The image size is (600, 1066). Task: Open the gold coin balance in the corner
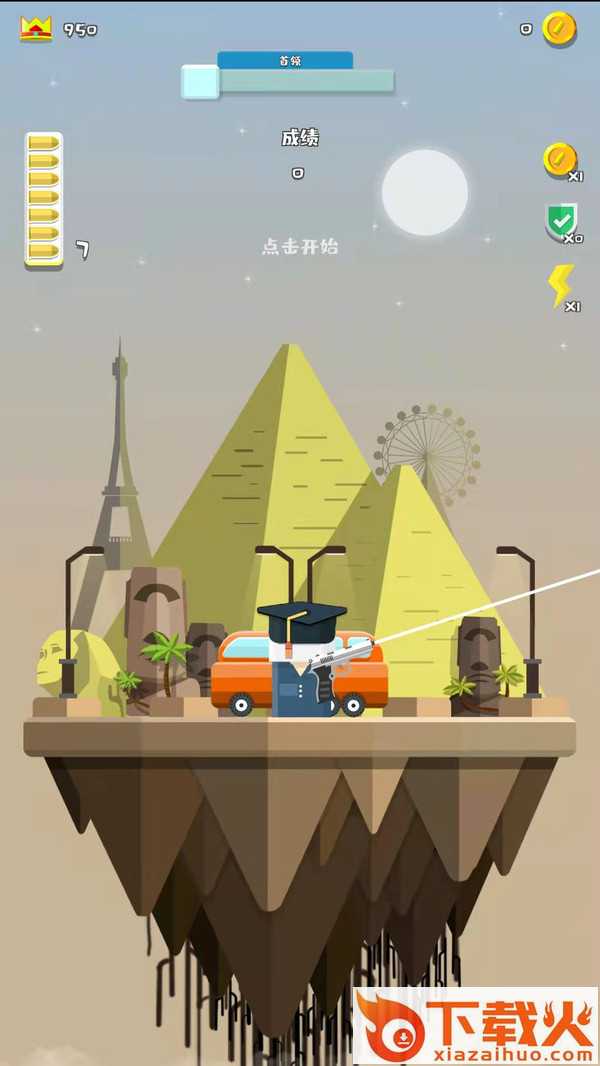(x=559, y=29)
